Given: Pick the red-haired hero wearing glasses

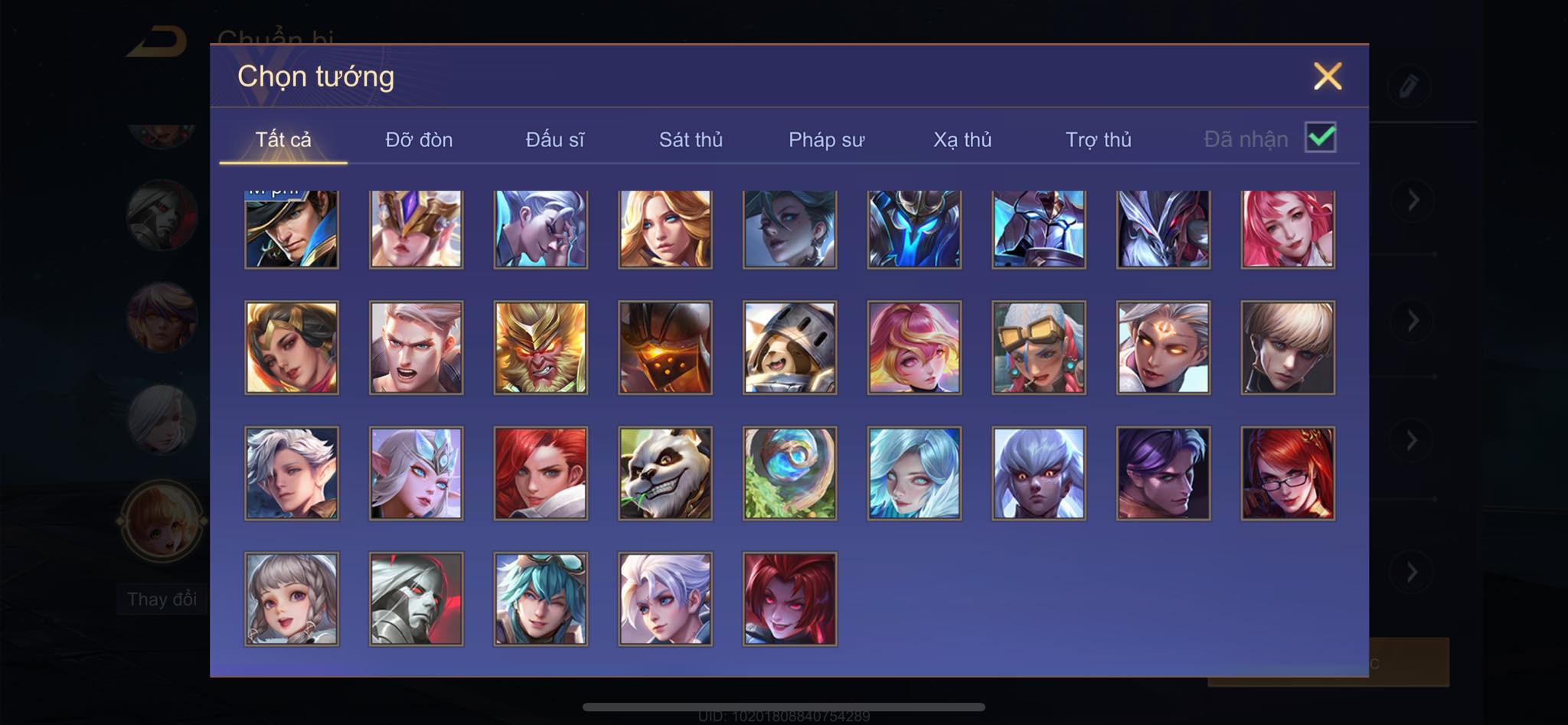Looking at the screenshot, I should [x=1288, y=473].
